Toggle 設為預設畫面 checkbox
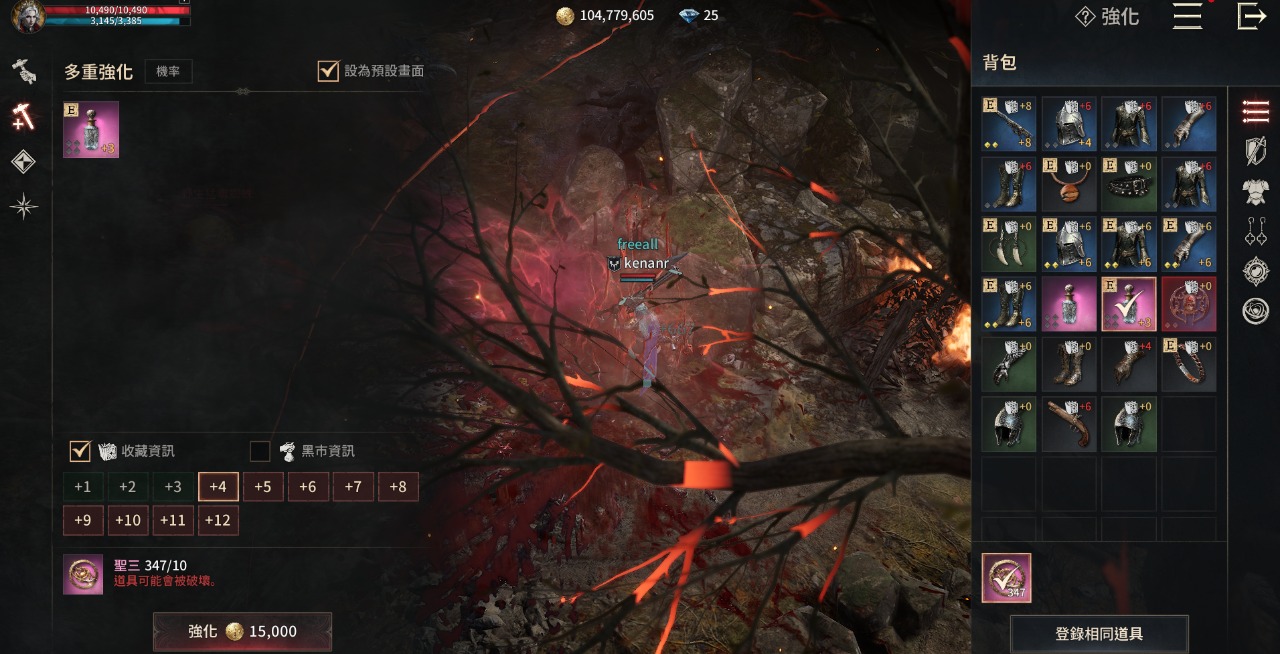Screen dimensions: 1280x654 (x=328, y=71)
